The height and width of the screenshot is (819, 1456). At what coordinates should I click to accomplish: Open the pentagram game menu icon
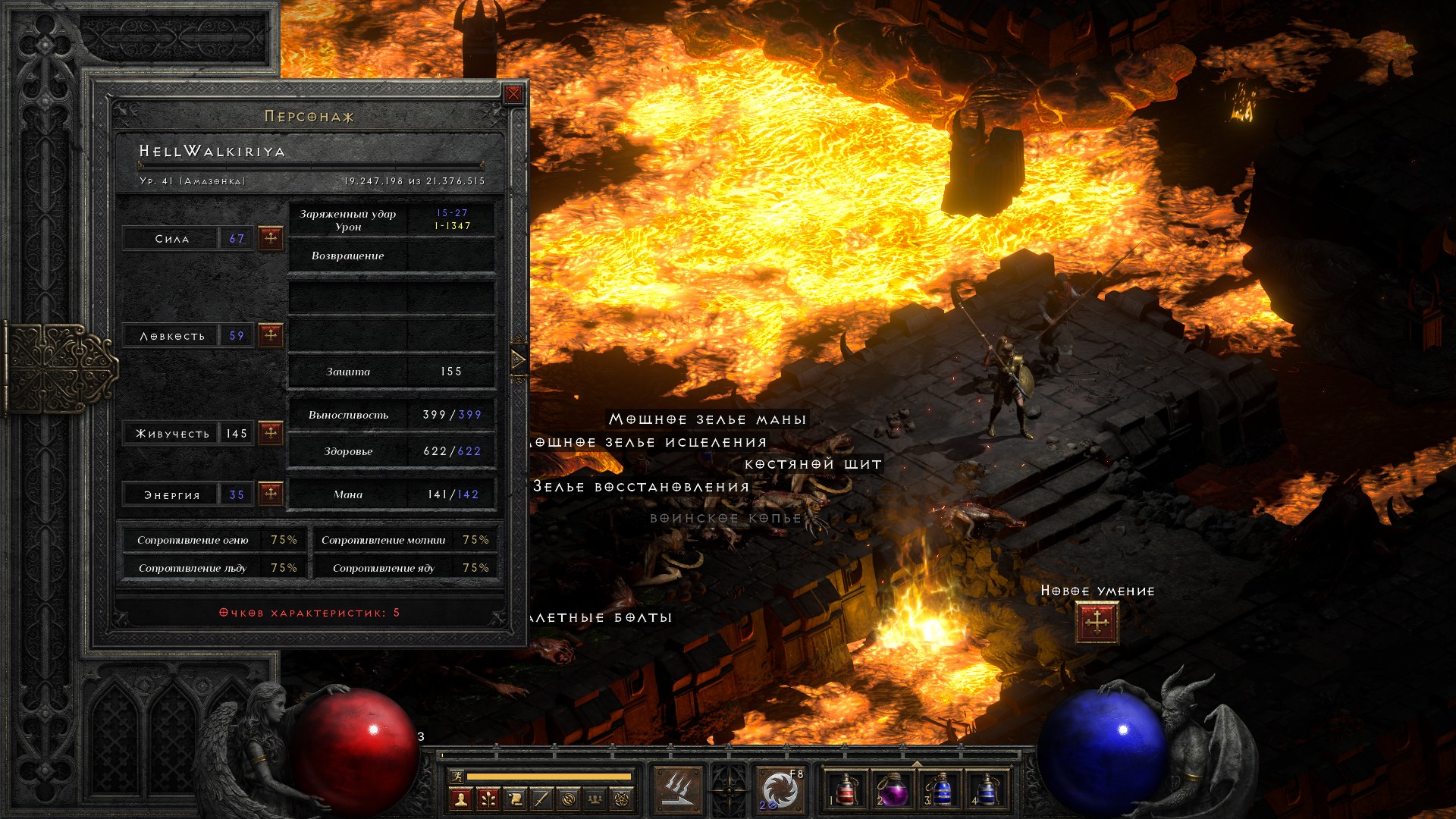(622, 799)
